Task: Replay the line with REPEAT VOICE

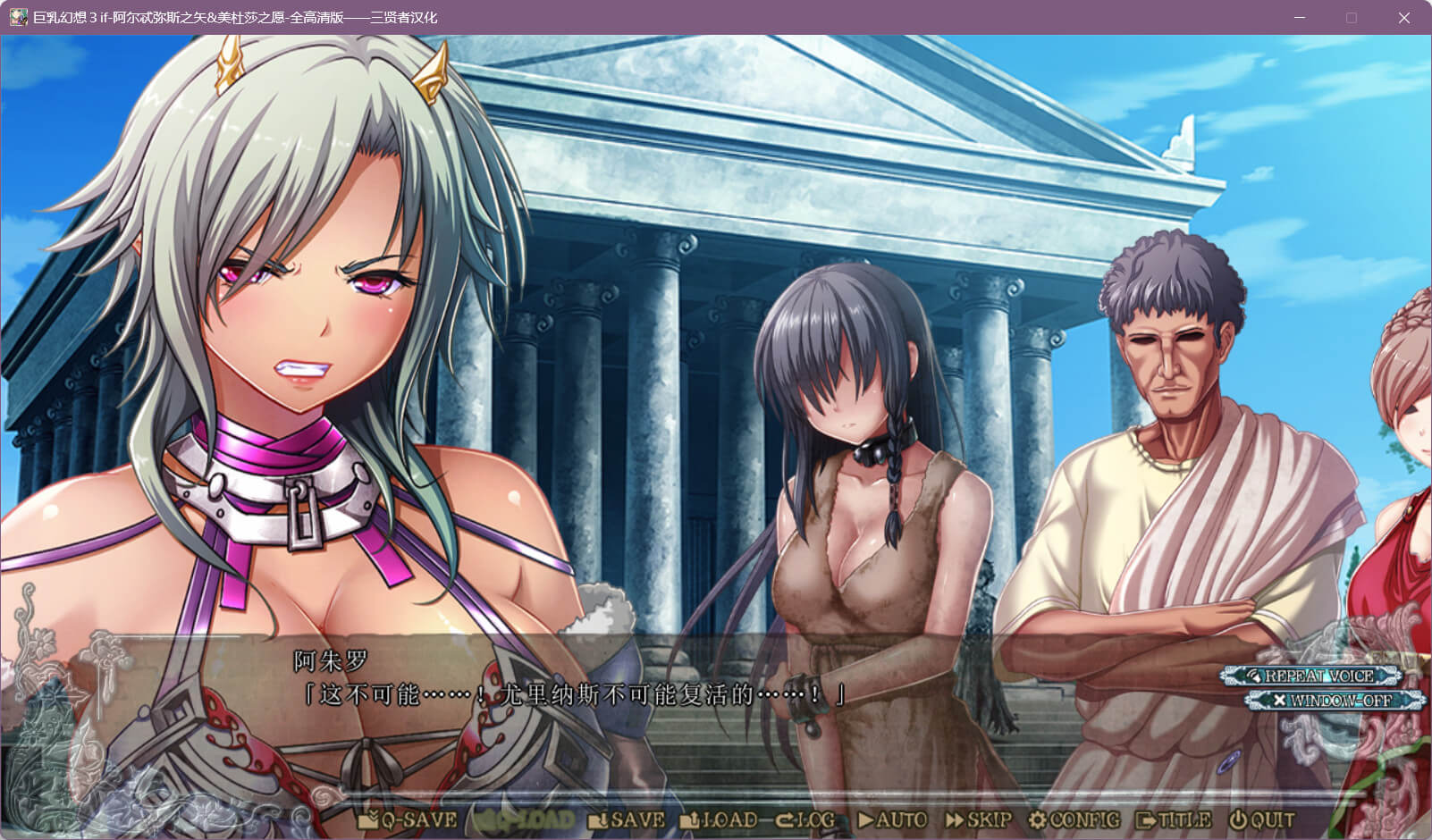Action: tap(1312, 676)
